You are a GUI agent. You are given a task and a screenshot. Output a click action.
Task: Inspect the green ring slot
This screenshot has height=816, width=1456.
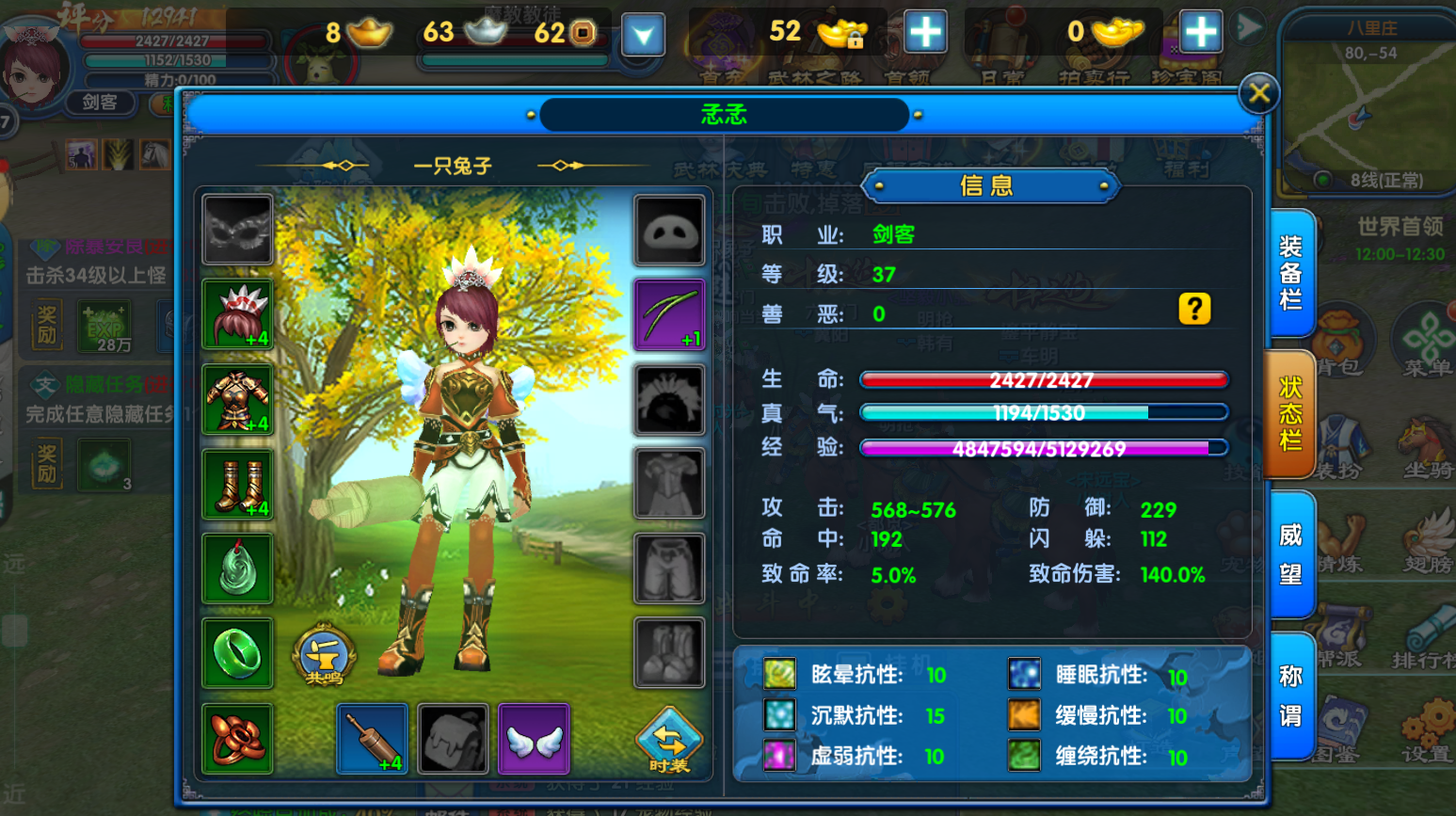pyautogui.click(x=237, y=653)
